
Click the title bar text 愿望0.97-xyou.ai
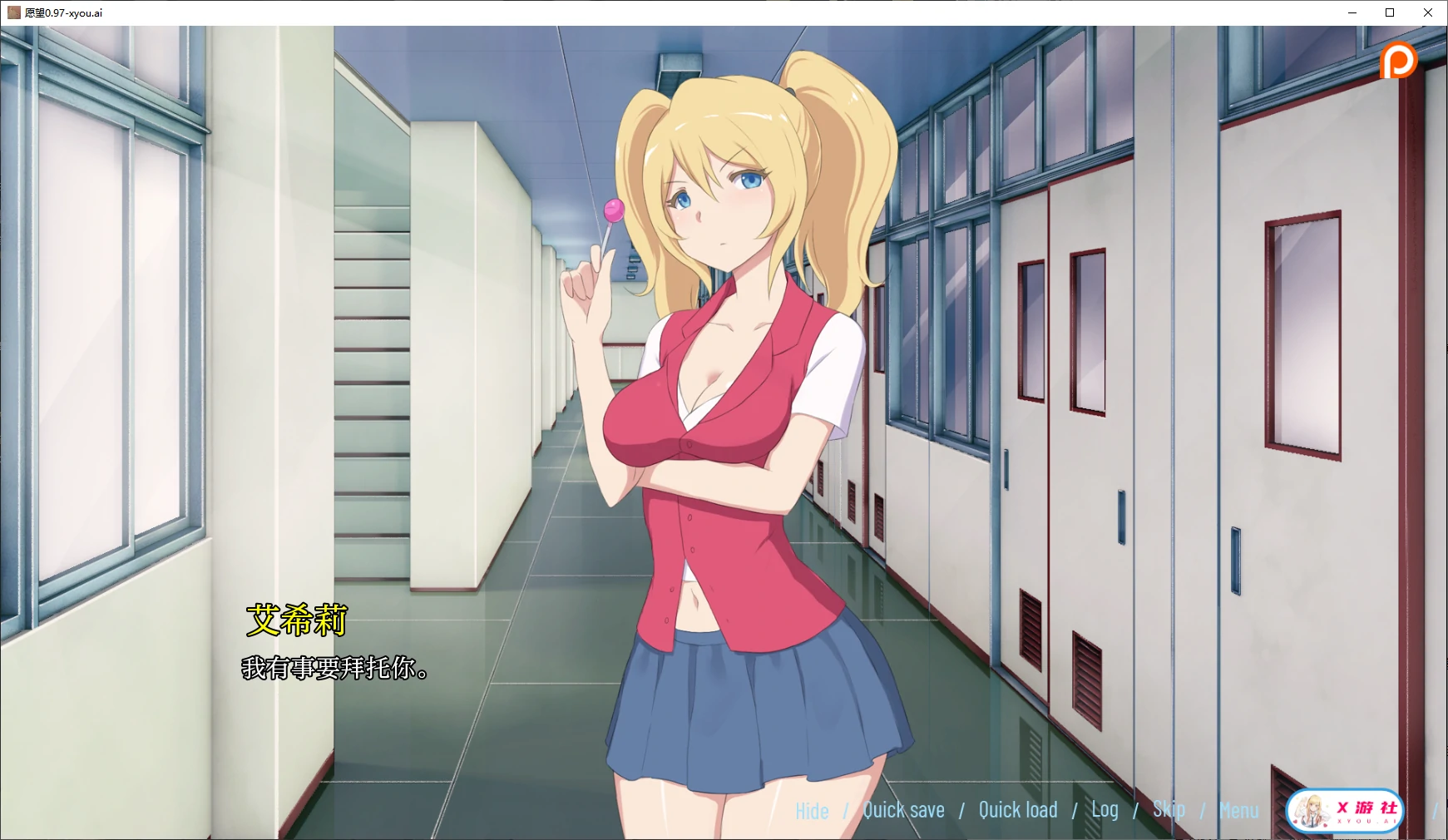coord(62,12)
